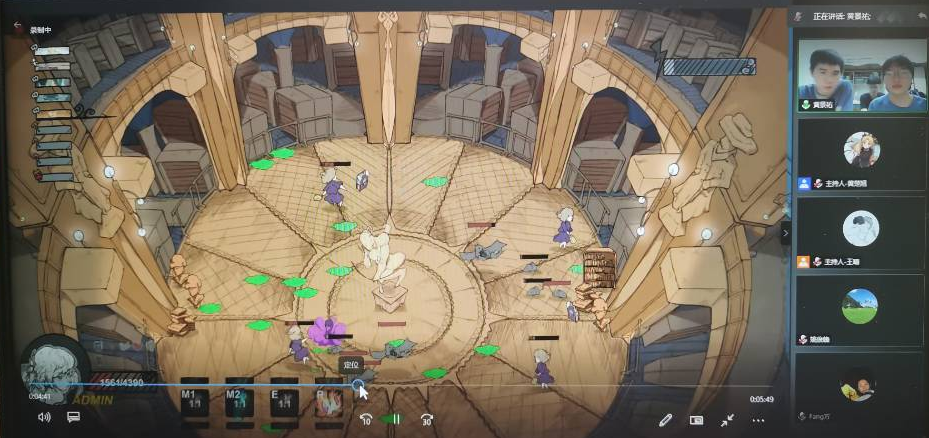Screen dimensions: 929x438
Task: Activate the M1 ability slot
Action: click(194, 398)
